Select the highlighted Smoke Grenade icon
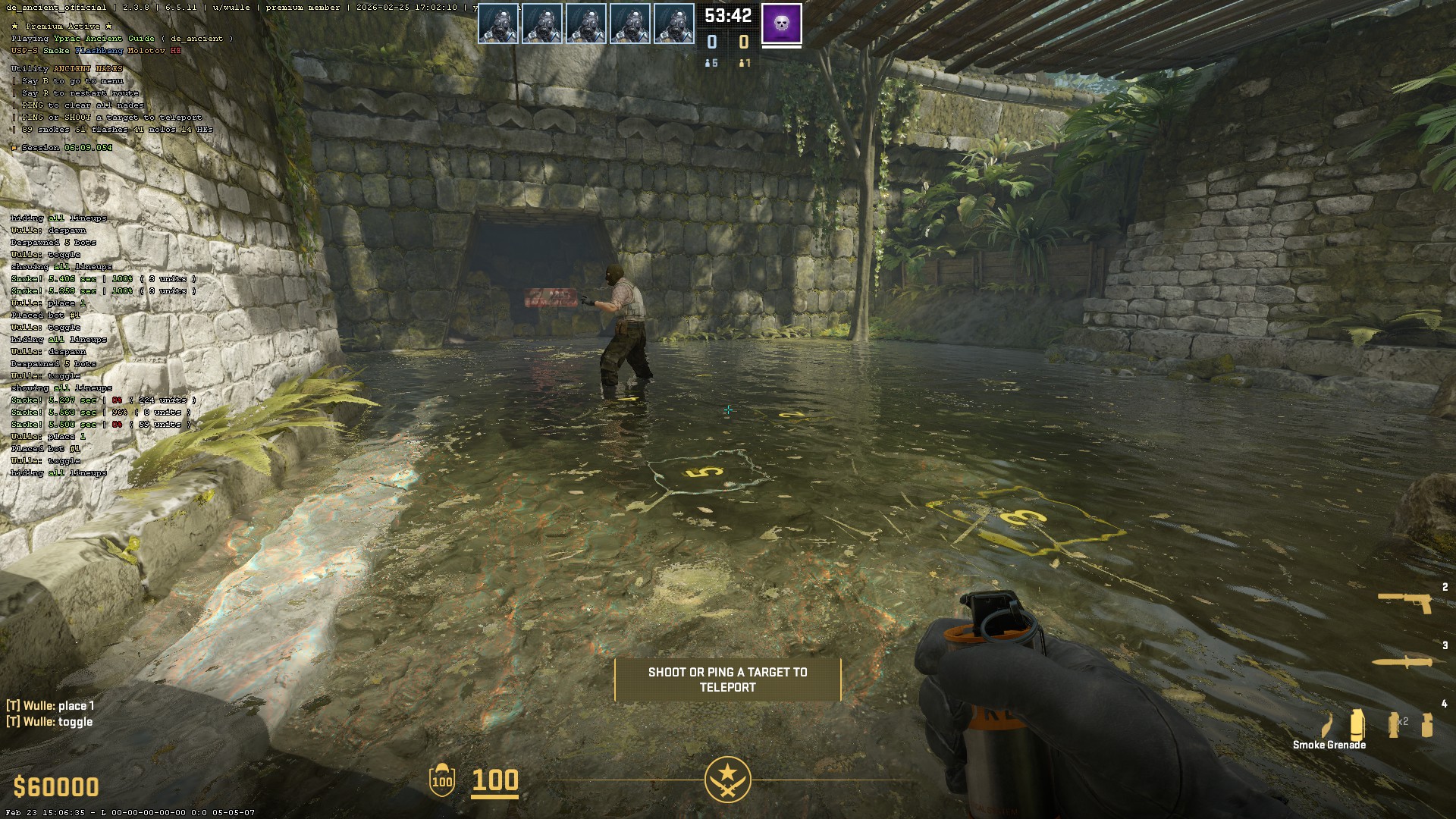Image resolution: width=1456 pixels, height=819 pixels. point(1357,724)
